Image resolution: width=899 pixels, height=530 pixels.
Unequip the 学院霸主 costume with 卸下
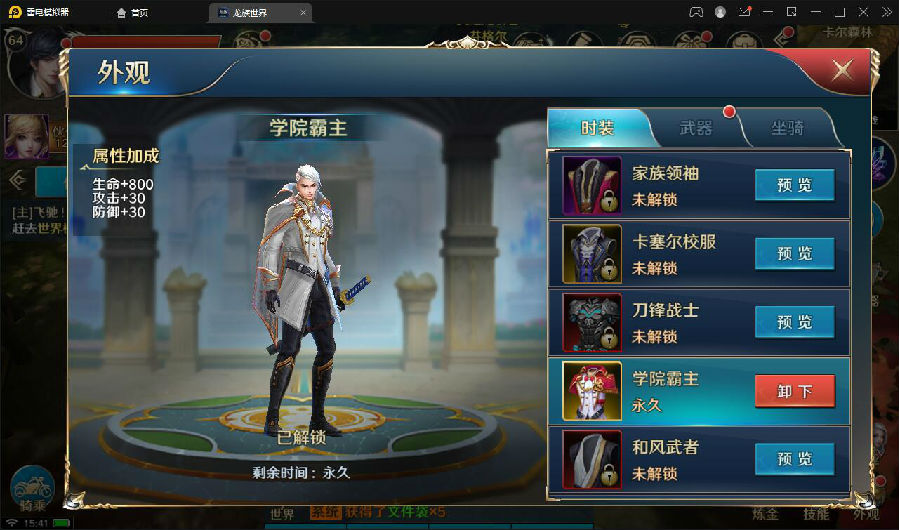click(794, 391)
